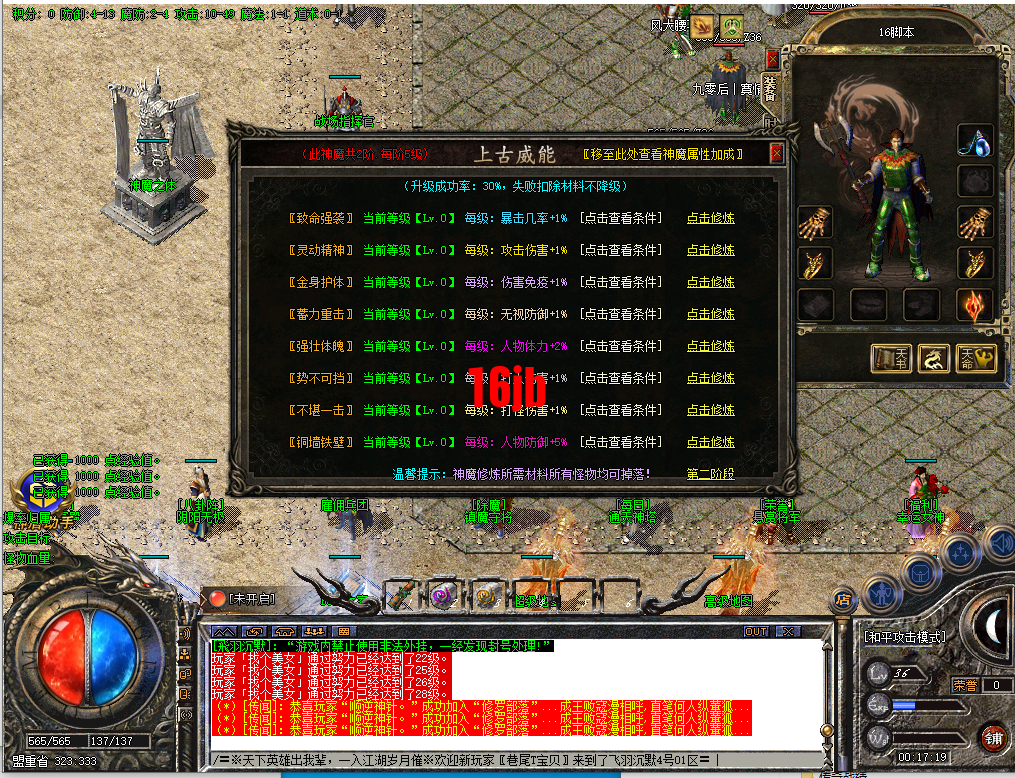Select the blue necklace equipment slot
Viewport: 1015px width, 778px height.
pyautogui.click(x=975, y=141)
